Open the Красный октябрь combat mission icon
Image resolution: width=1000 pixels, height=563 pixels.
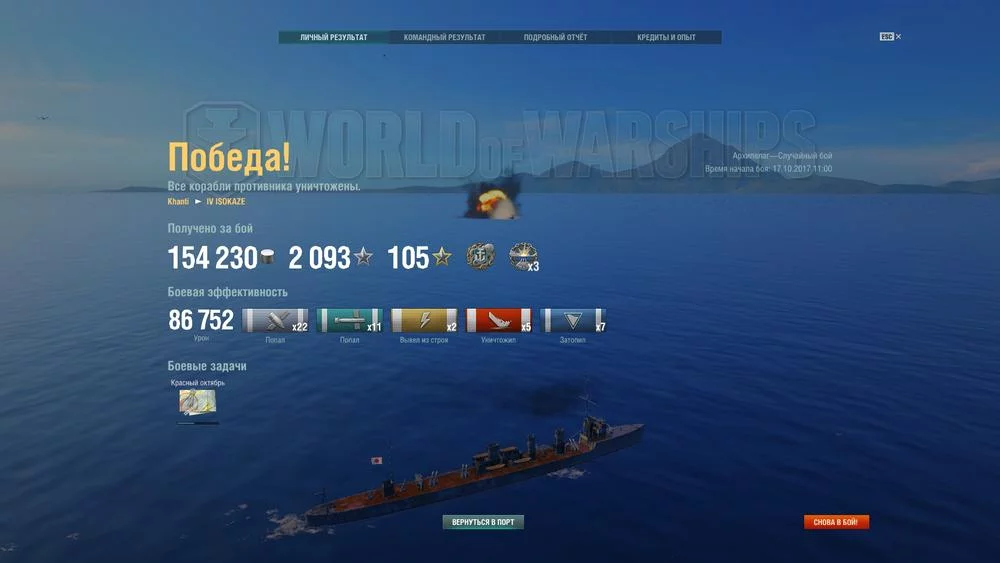click(x=197, y=402)
